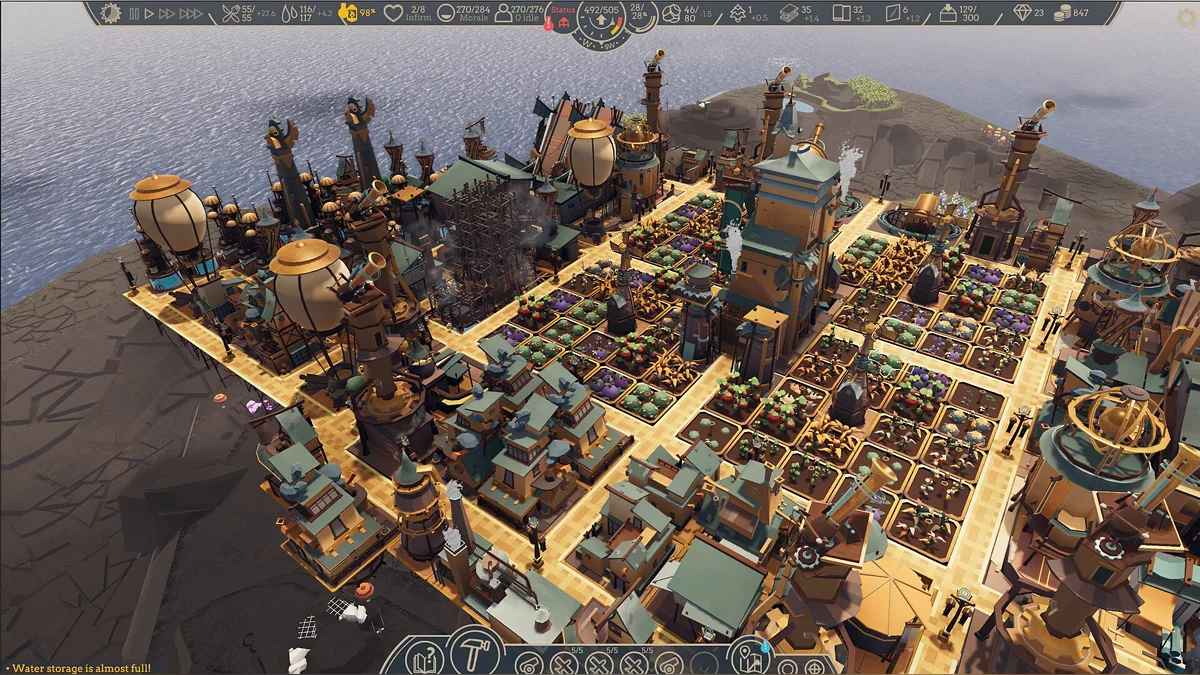Image resolution: width=1200 pixels, height=675 pixels.
Task: Pause the game
Action: point(135,14)
